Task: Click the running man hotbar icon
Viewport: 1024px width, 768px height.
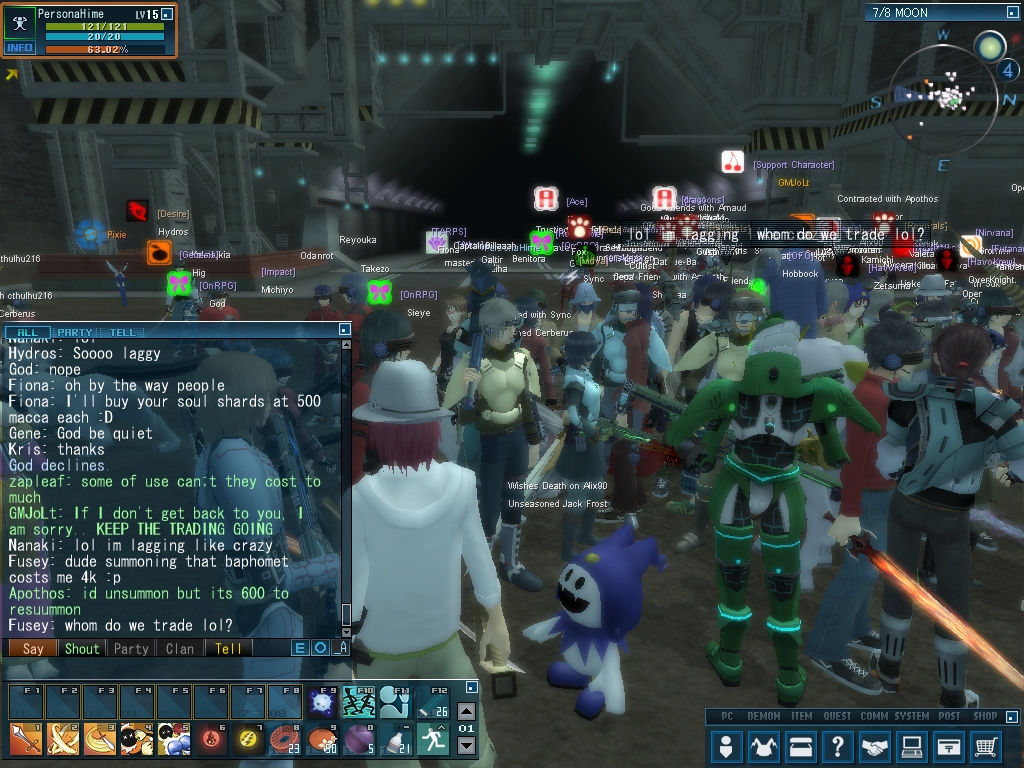Action: coord(433,739)
